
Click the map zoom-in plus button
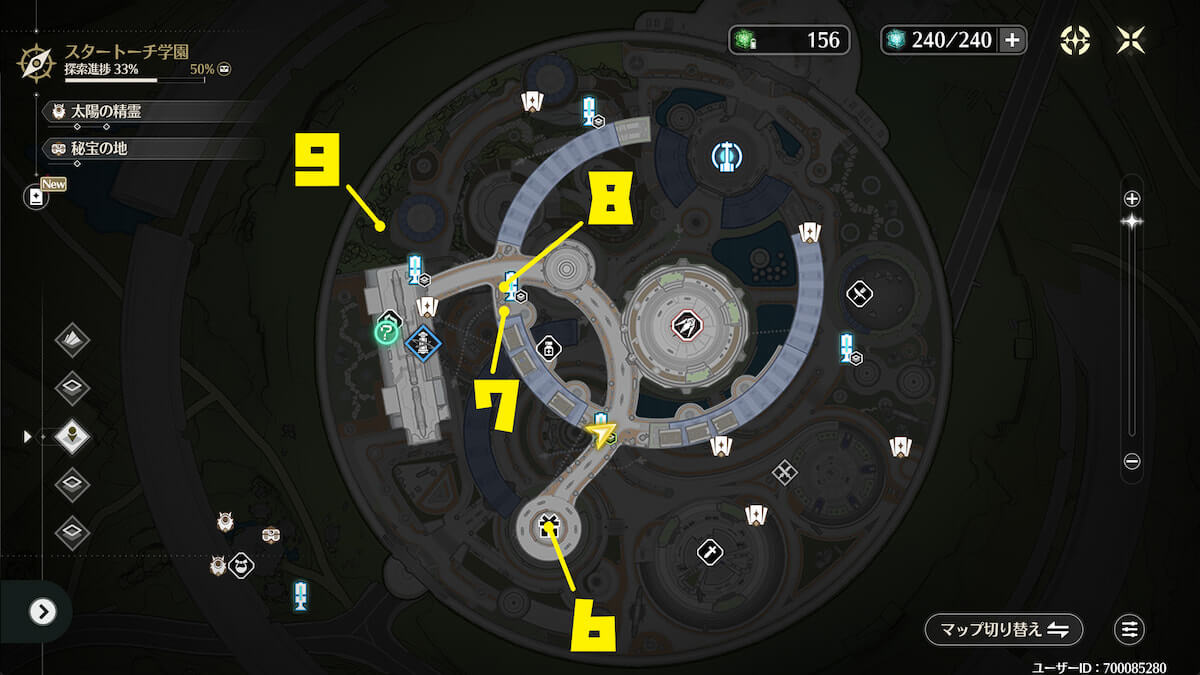click(1132, 198)
